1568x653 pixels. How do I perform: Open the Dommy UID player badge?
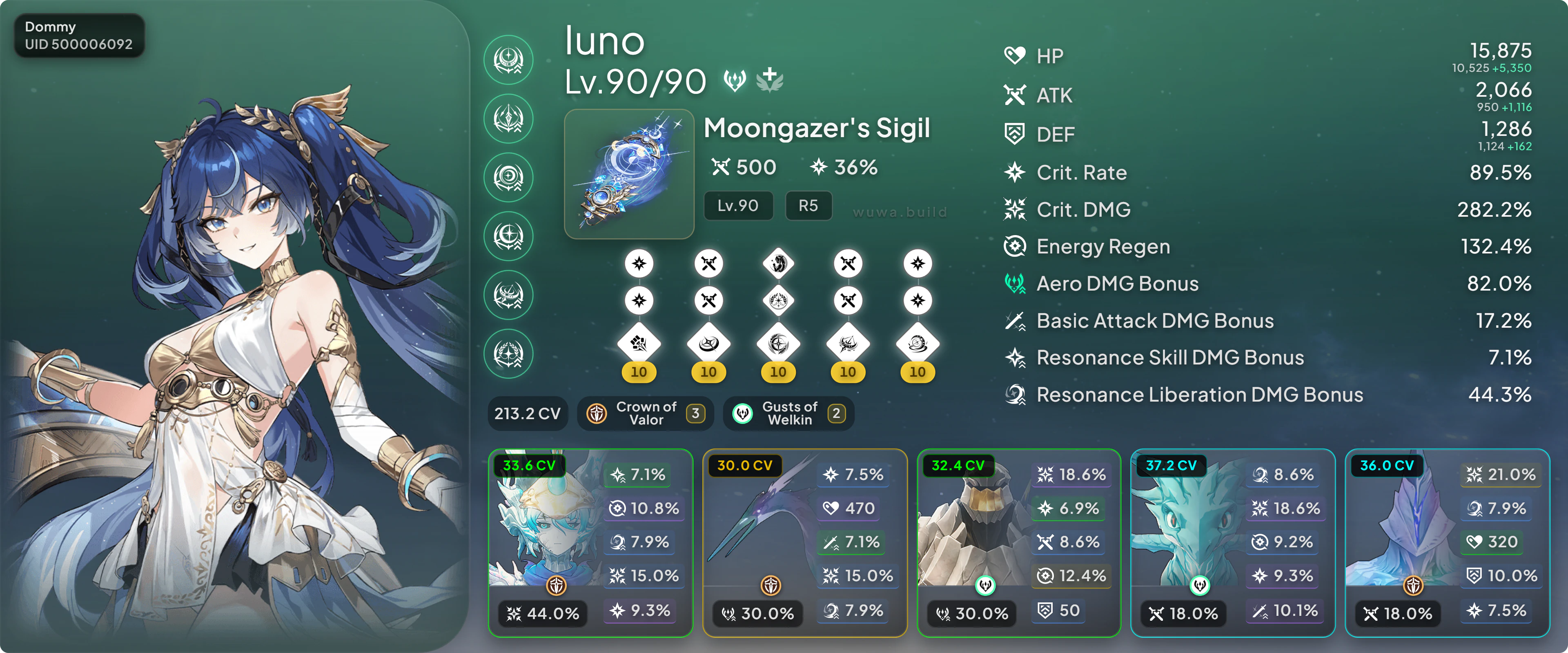tap(78, 36)
